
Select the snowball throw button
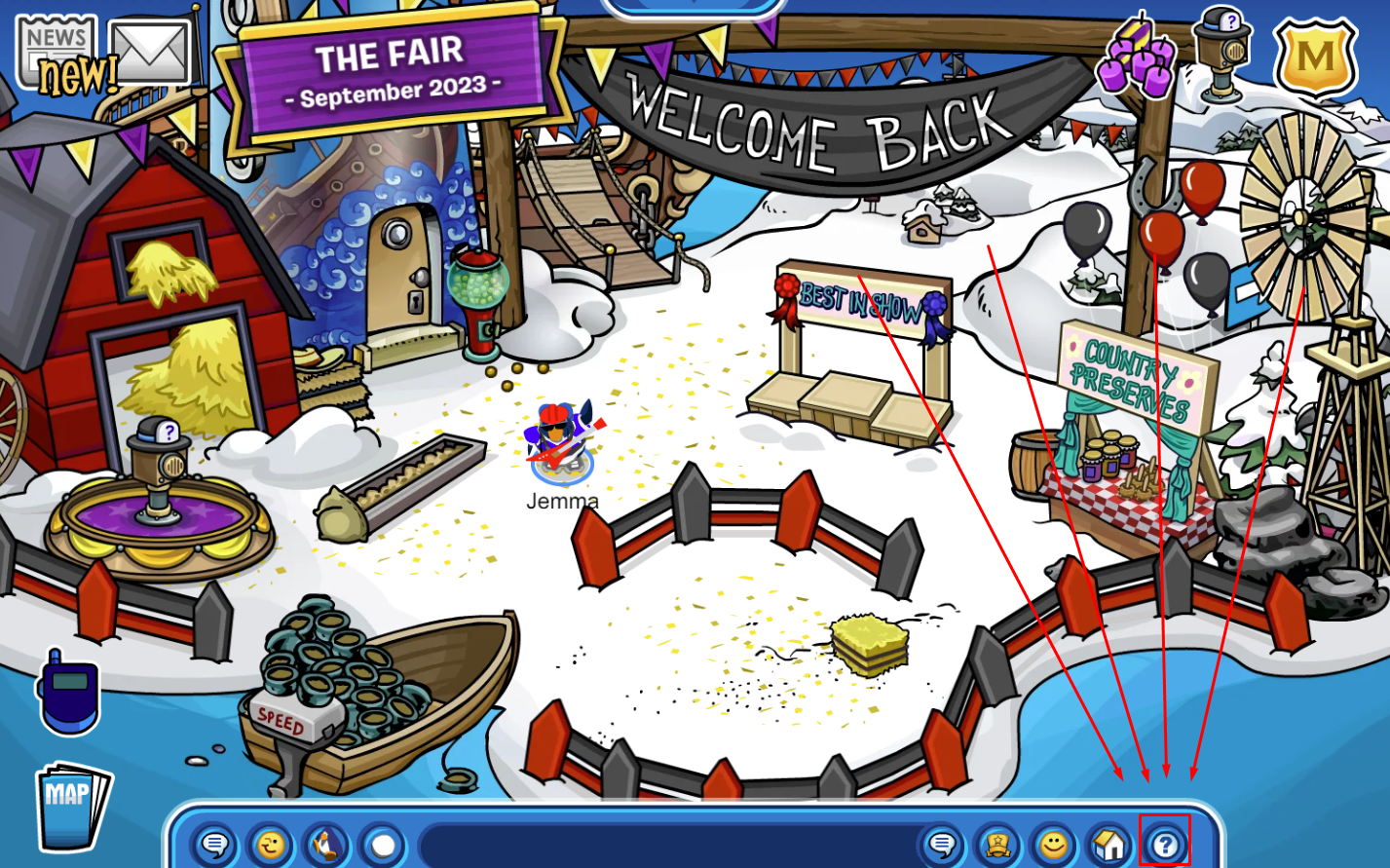(384, 845)
